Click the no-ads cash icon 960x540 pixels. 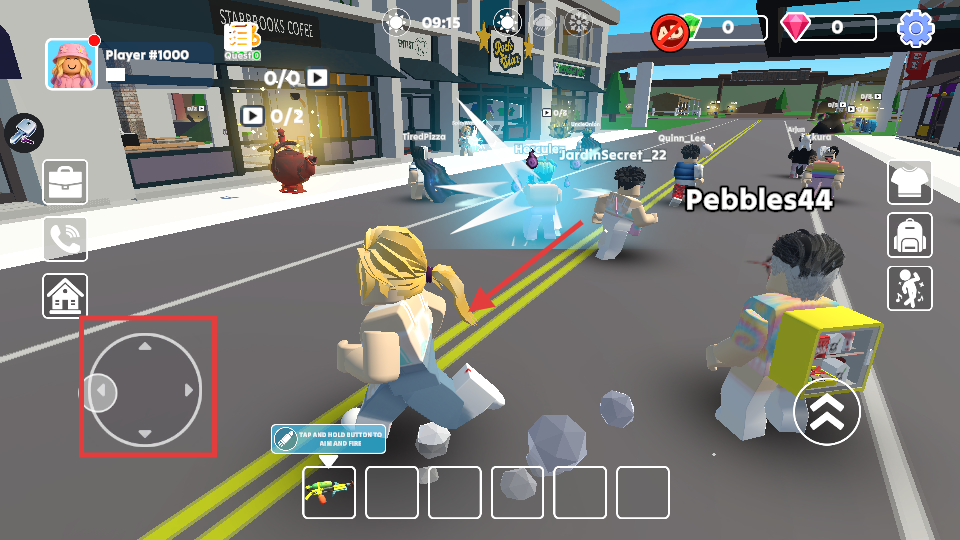click(668, 31)
